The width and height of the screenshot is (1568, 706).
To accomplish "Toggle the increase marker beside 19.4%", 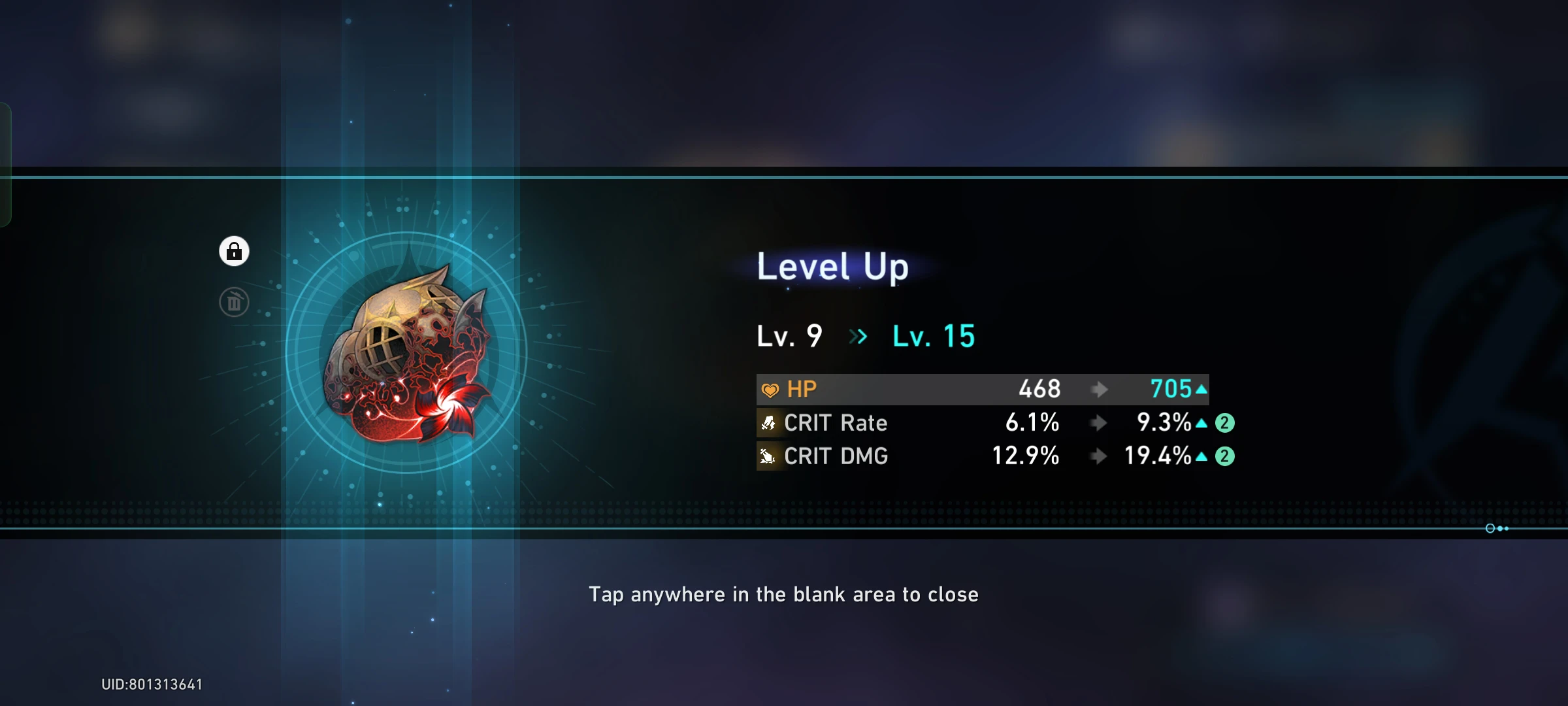I will (x=1201, y=458).
